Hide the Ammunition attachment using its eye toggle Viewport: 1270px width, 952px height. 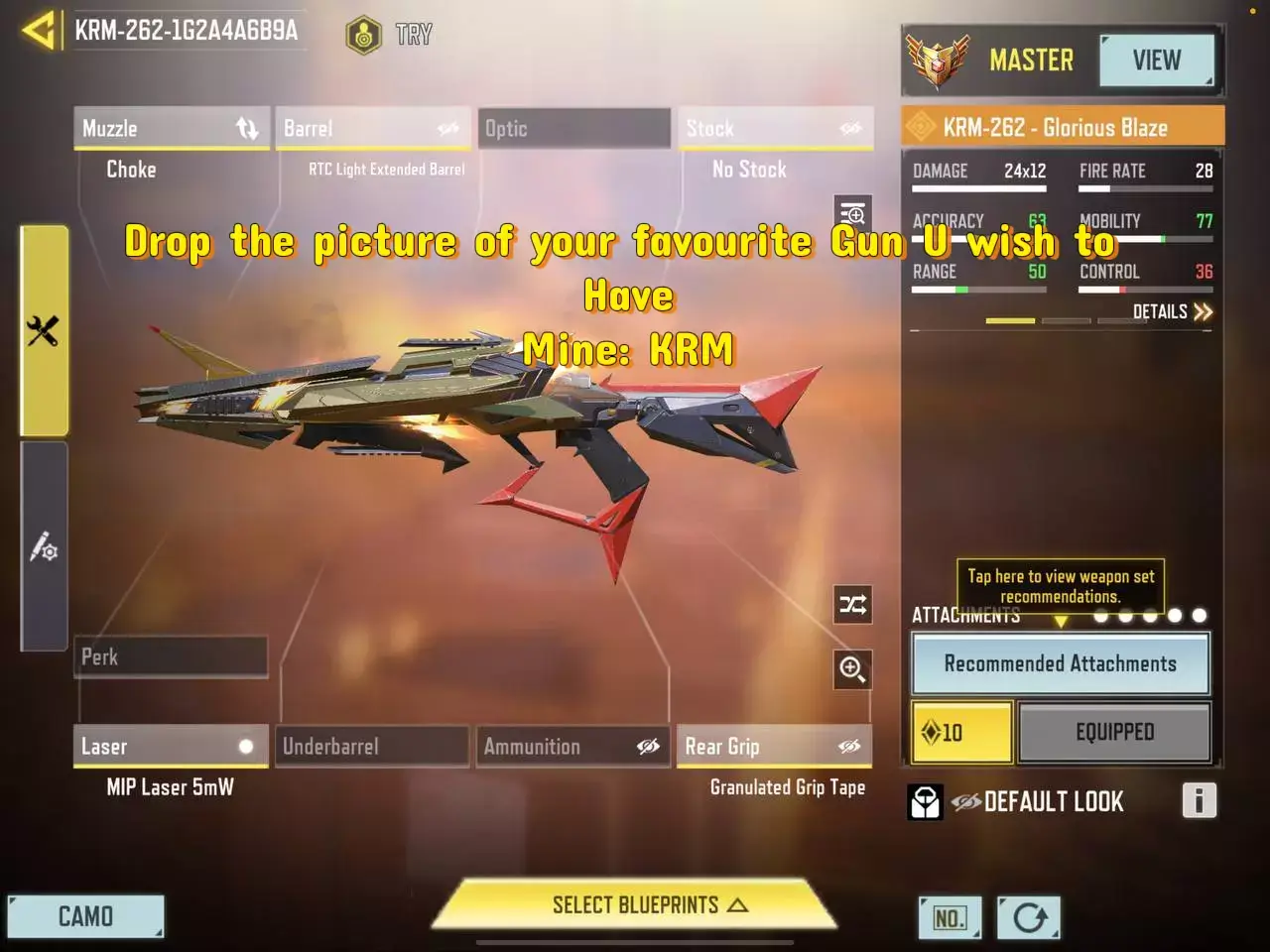click(650, 747)
